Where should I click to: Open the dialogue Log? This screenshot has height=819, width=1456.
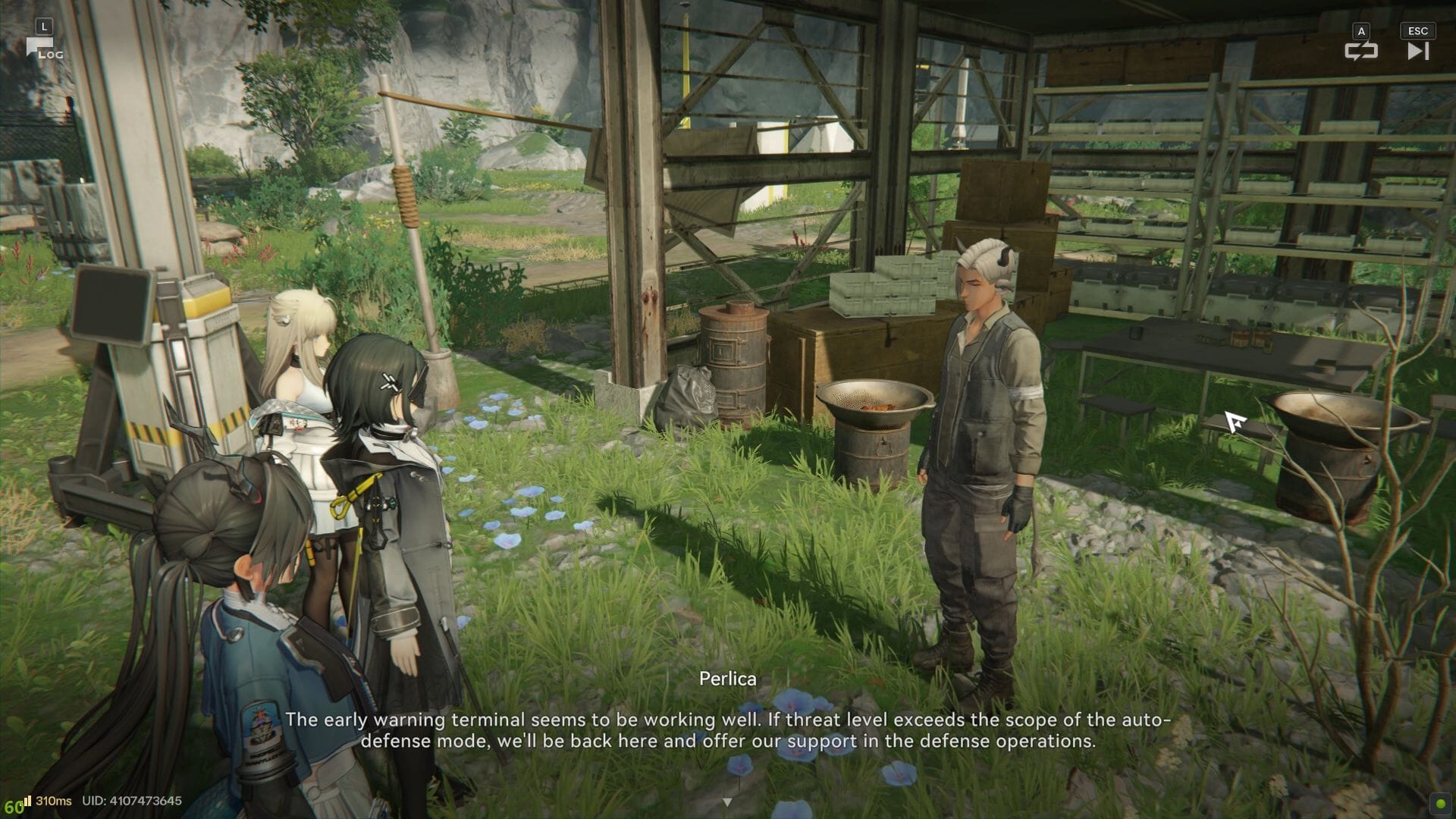[42, 49]
